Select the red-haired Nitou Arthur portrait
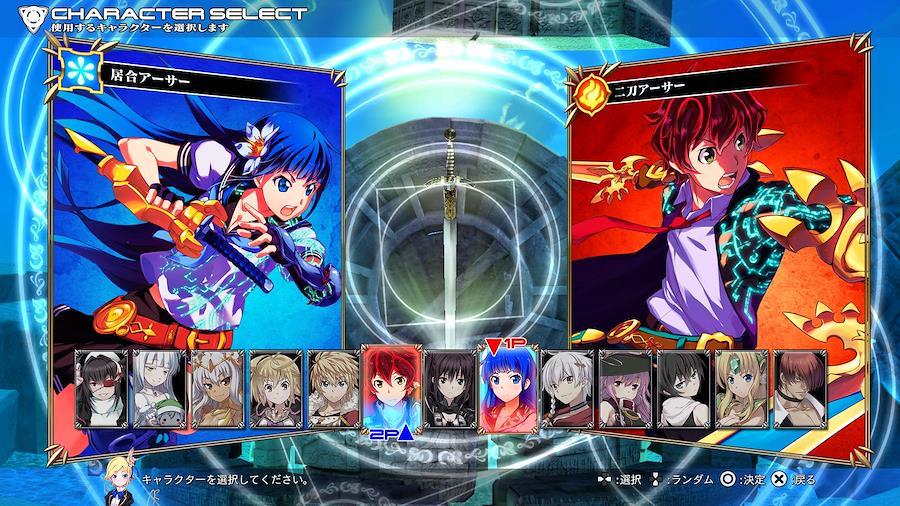Viewport: 900px width, 506px height. pos(391,389)
